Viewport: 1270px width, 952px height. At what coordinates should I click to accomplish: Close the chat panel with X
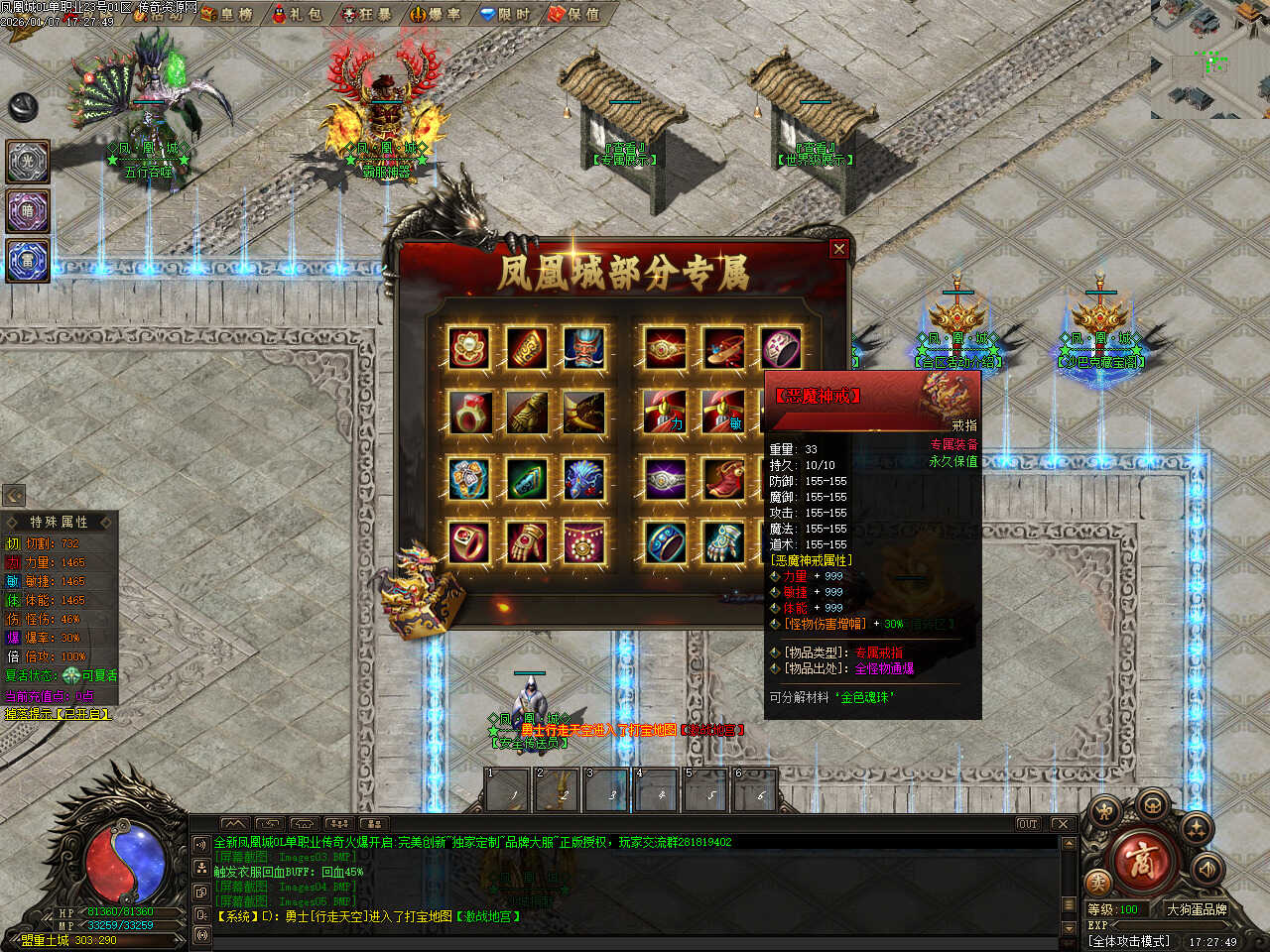1062,824
